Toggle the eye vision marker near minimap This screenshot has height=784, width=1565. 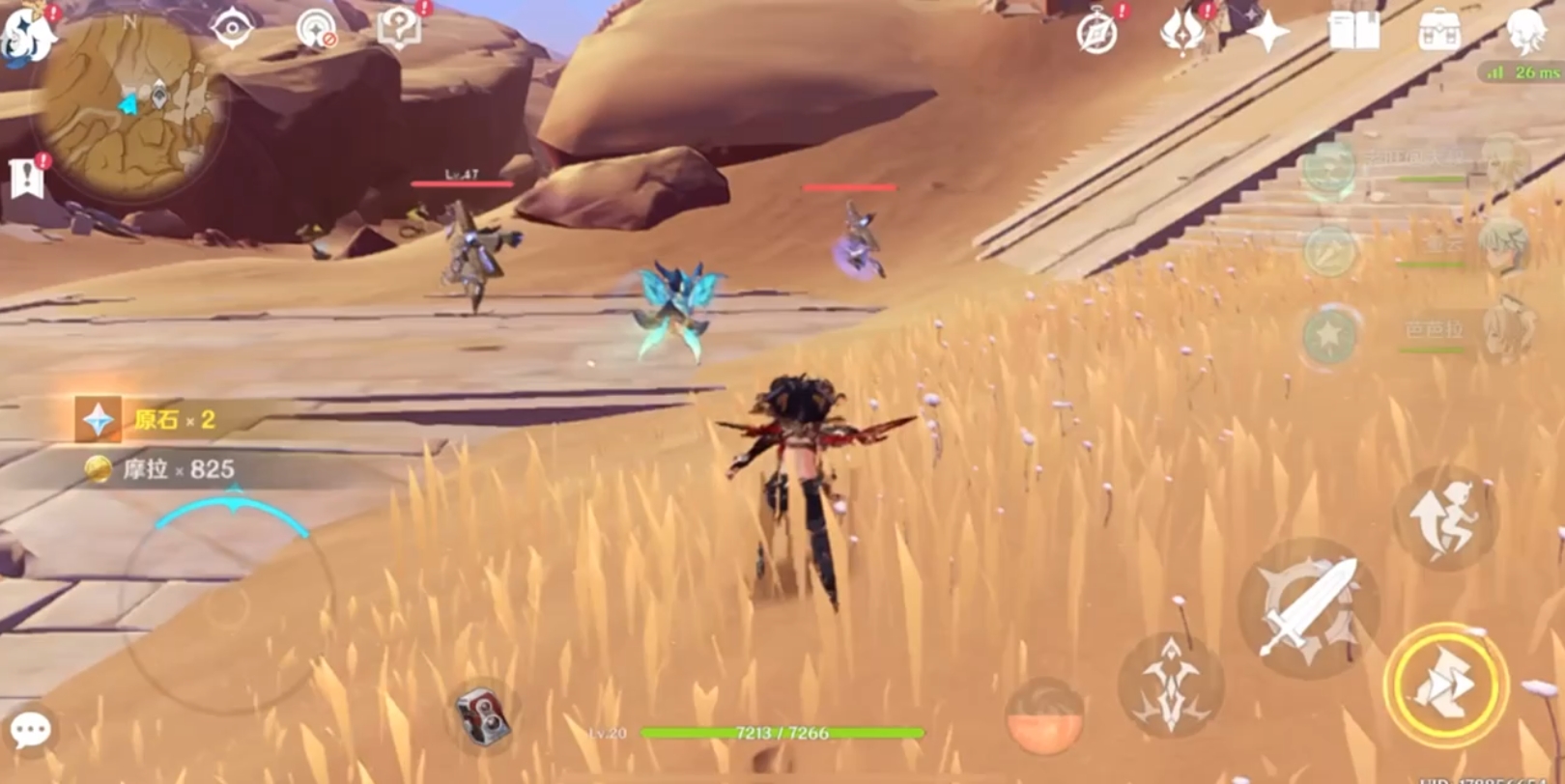pos(232,27)
